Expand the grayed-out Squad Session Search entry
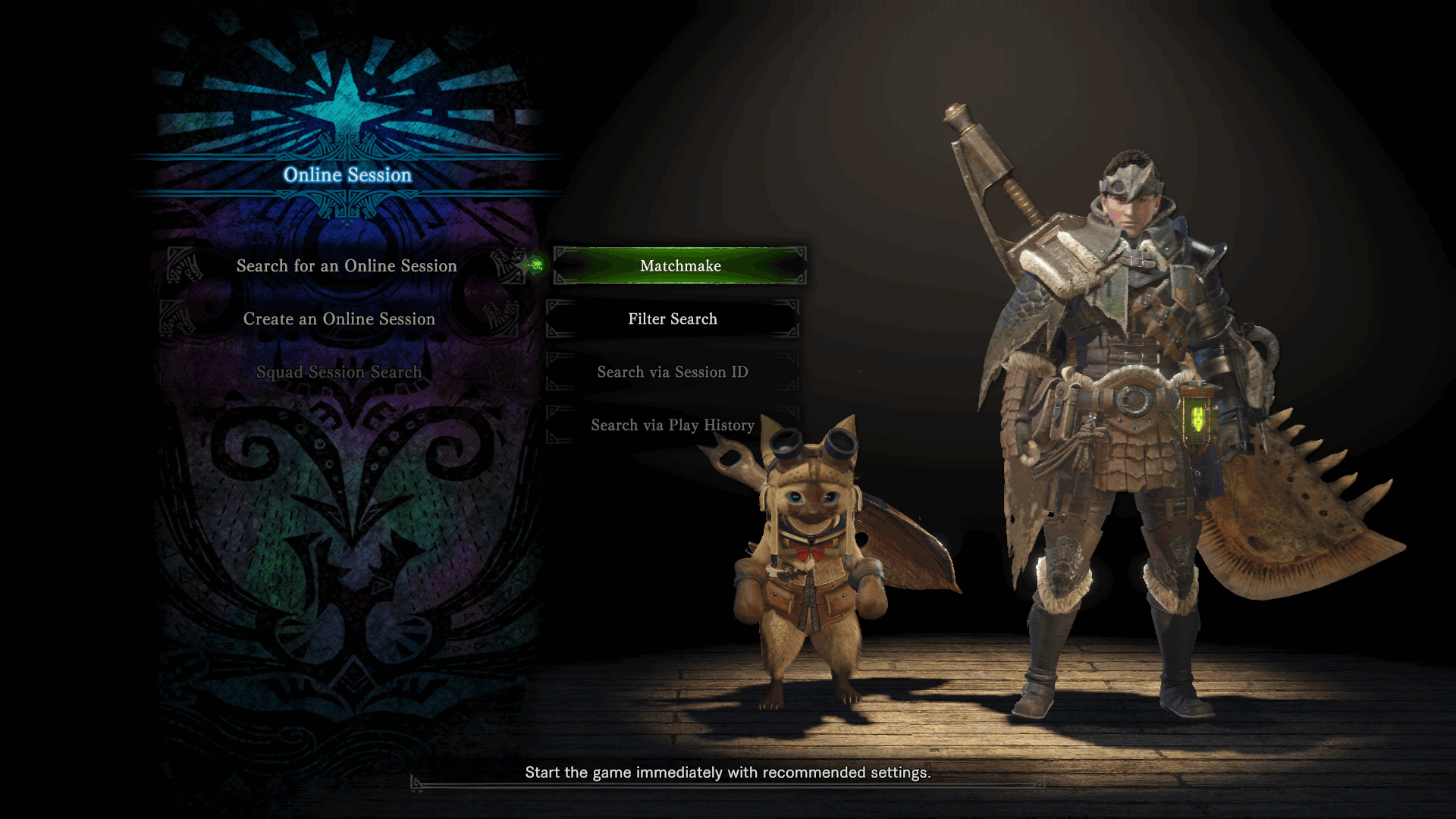The image size is (1456, 819). 340,372
